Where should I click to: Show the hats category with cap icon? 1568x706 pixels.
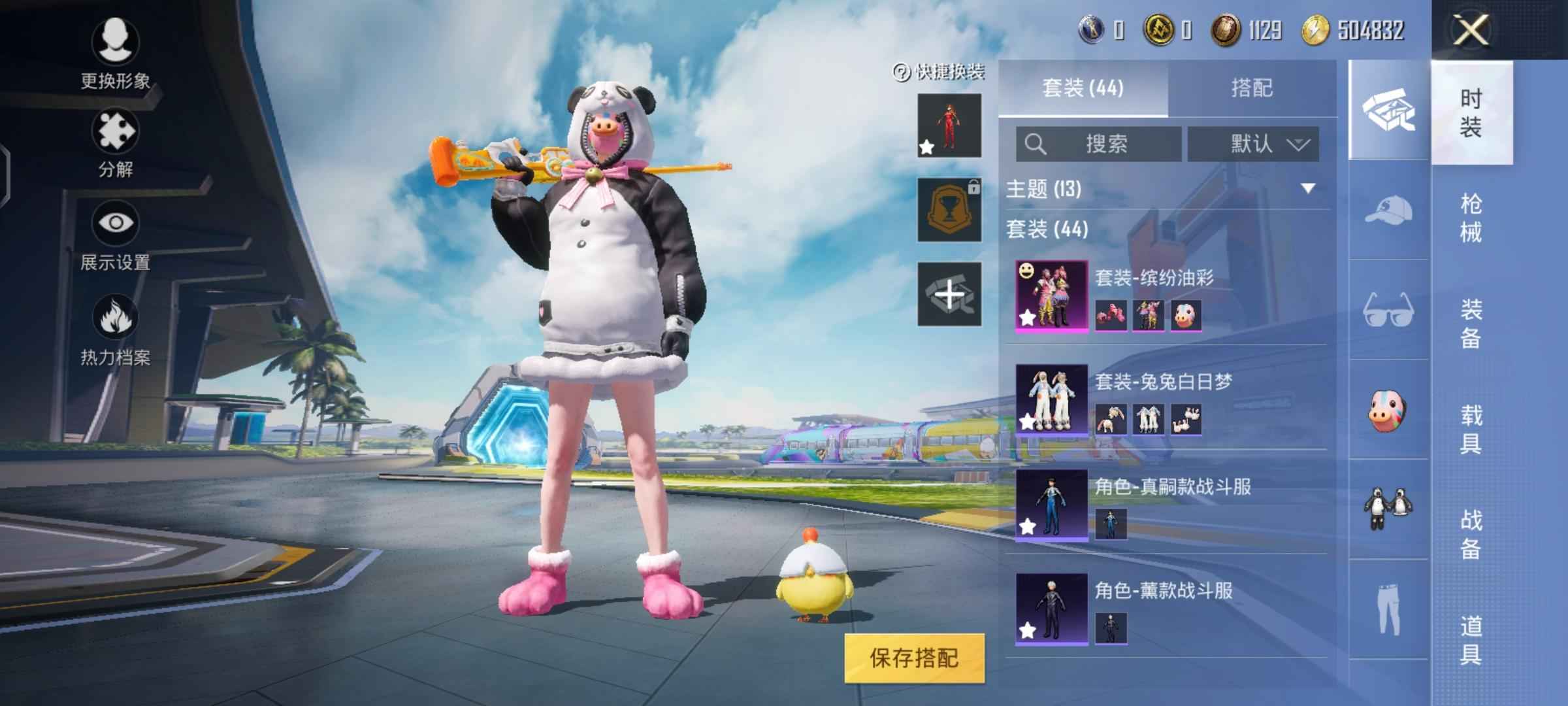(1388, 210)
